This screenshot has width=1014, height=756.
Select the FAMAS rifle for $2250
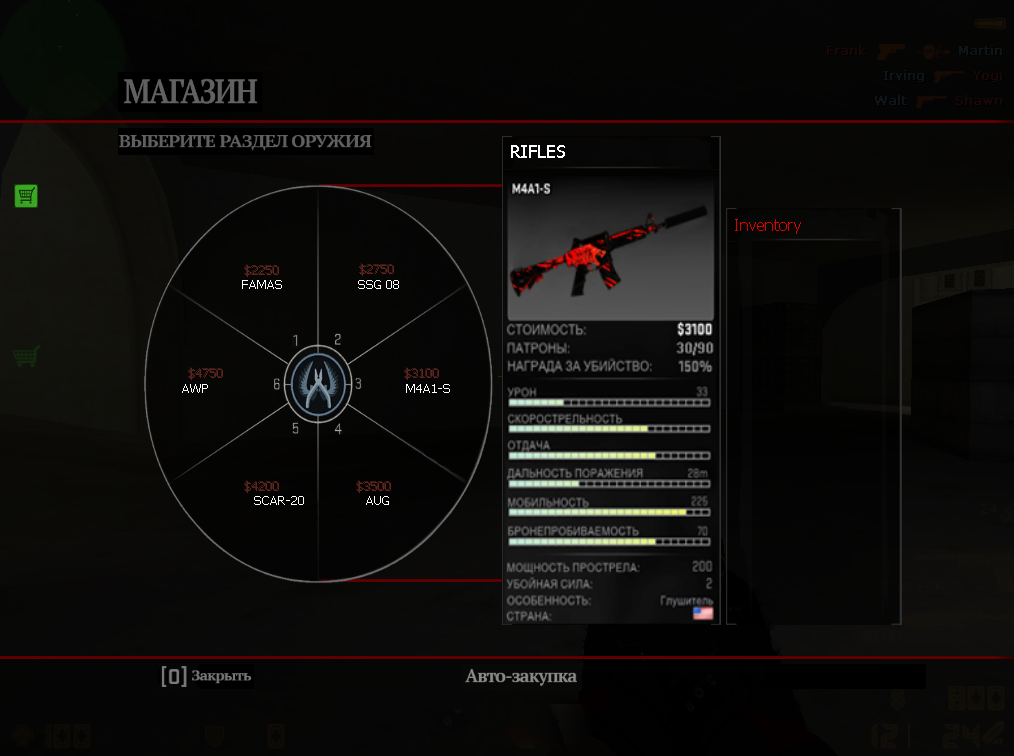point(262,278)
